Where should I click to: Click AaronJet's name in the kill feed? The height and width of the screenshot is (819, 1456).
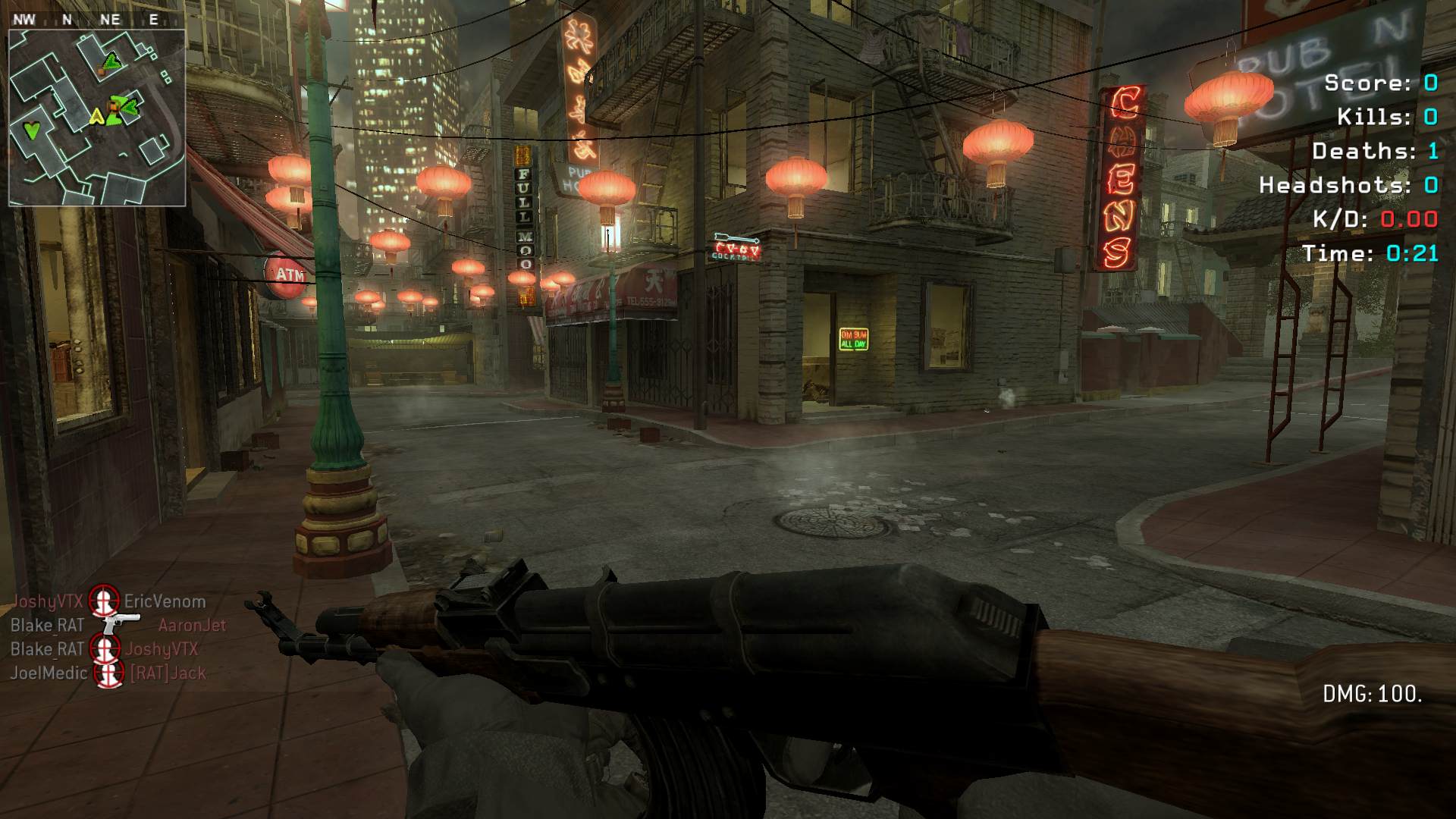pyautogui.click(x=192, y=625)
